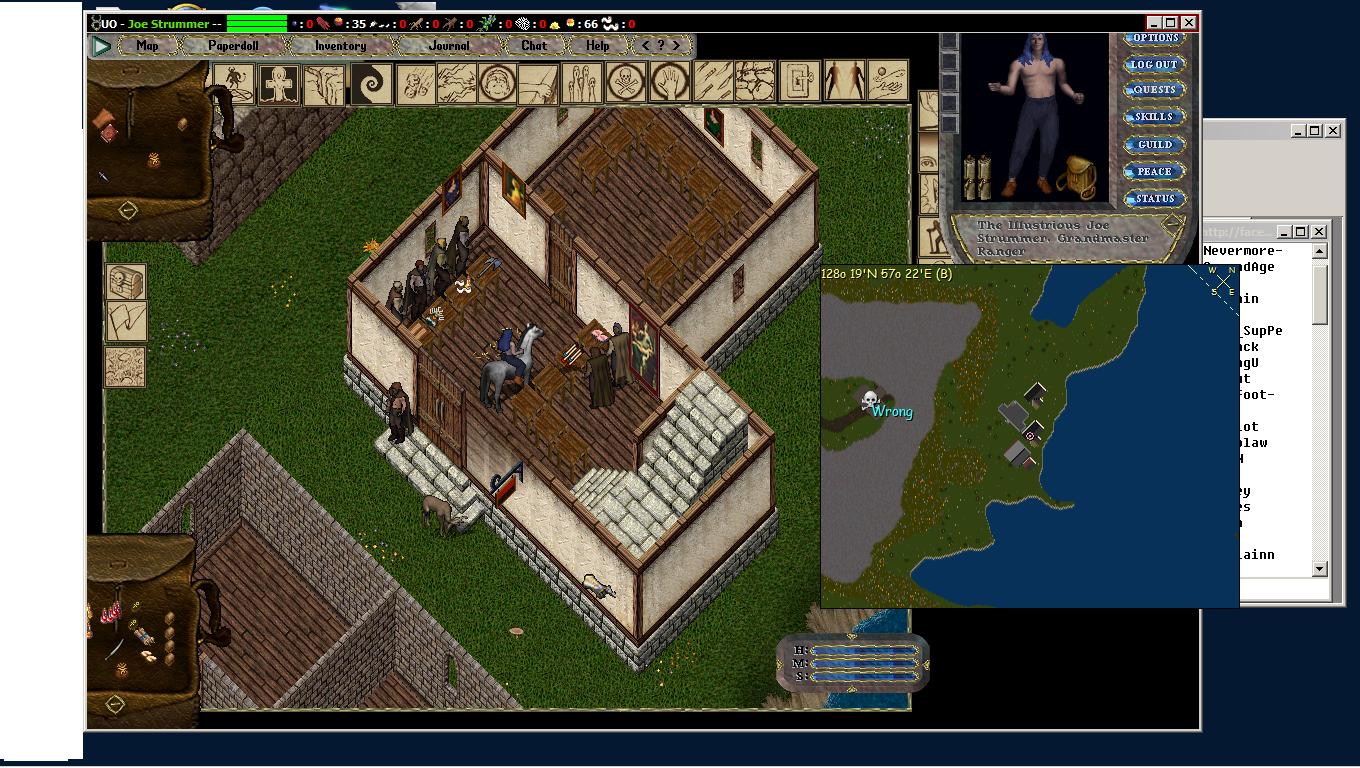
Task: Open the Inventory menu
Action: point(340,46)
